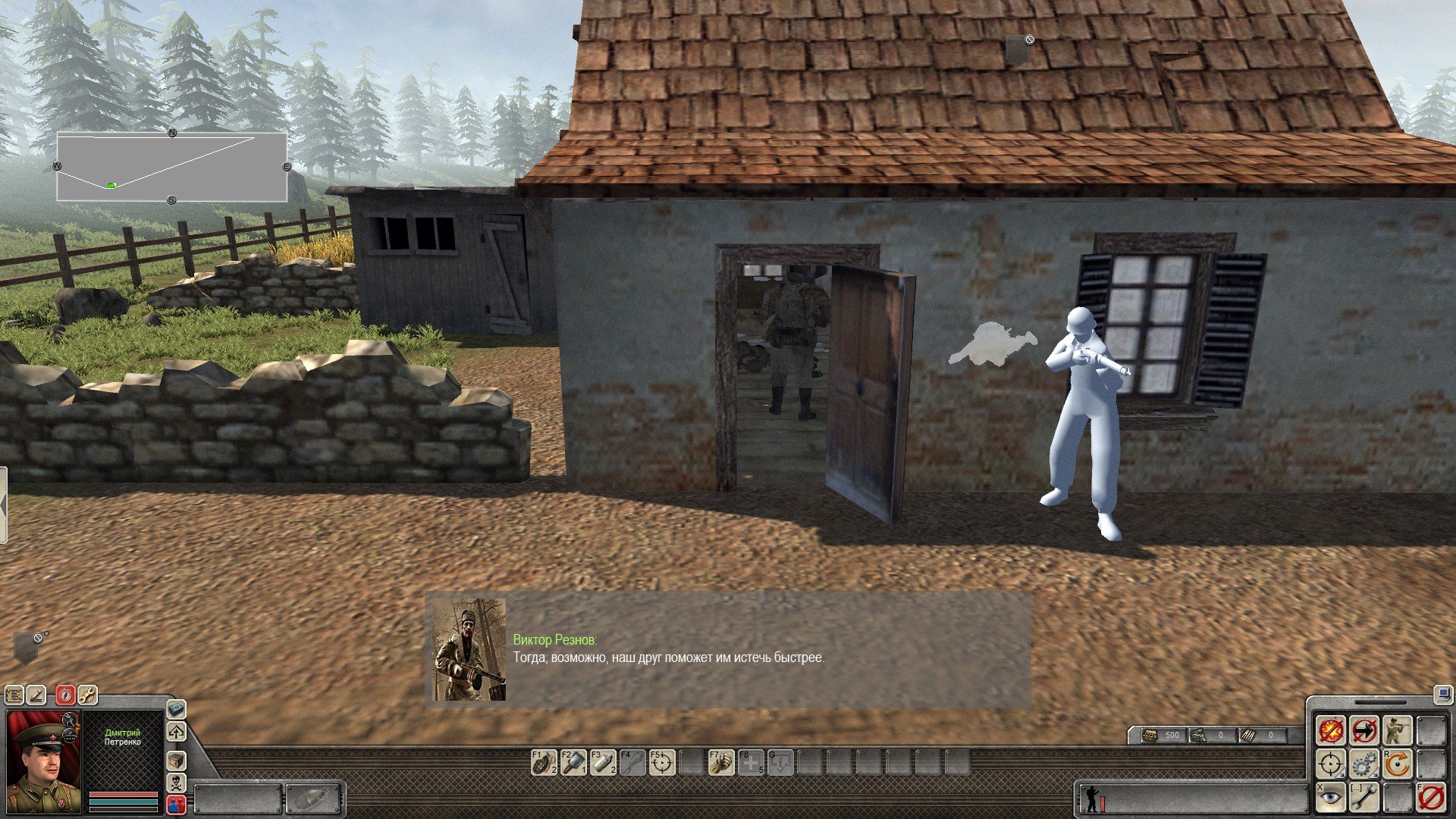Viewport: 1456px width, 819px height.
Task: Activate the F5 crosshair aim slot
Action: (x=662, y=763)
